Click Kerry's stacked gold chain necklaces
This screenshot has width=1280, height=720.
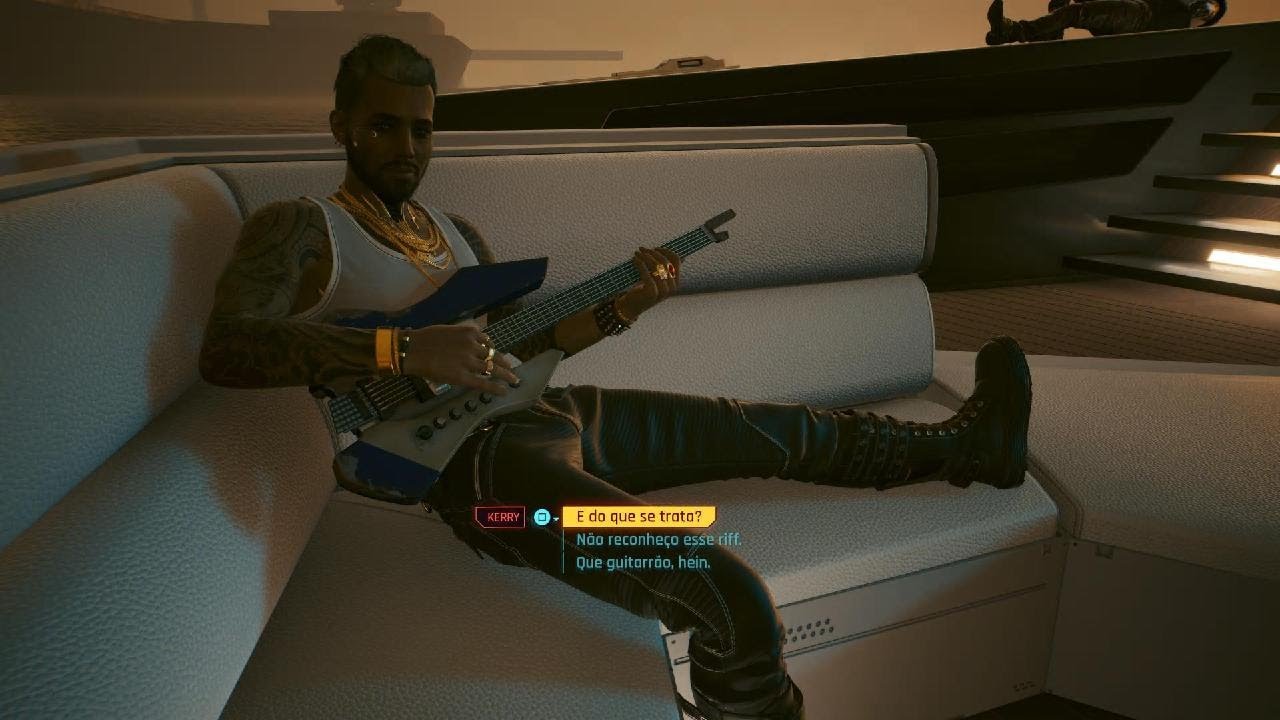click(x=415, y=235)
